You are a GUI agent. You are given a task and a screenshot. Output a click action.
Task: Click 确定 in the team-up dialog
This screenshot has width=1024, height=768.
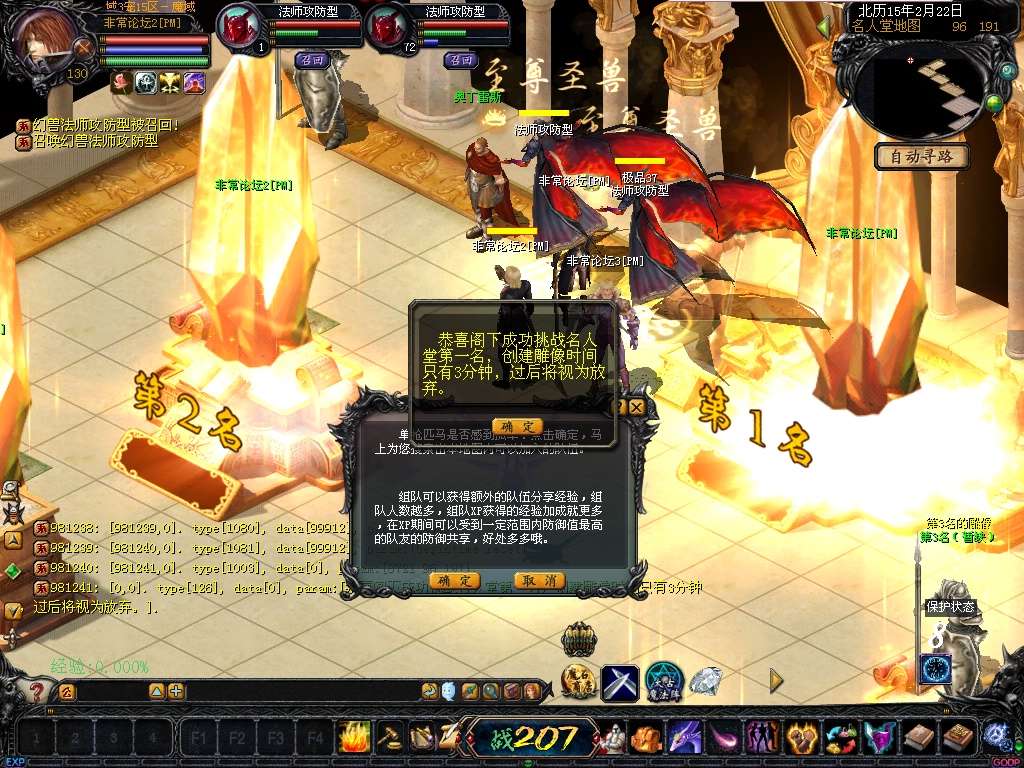[454, 581]
